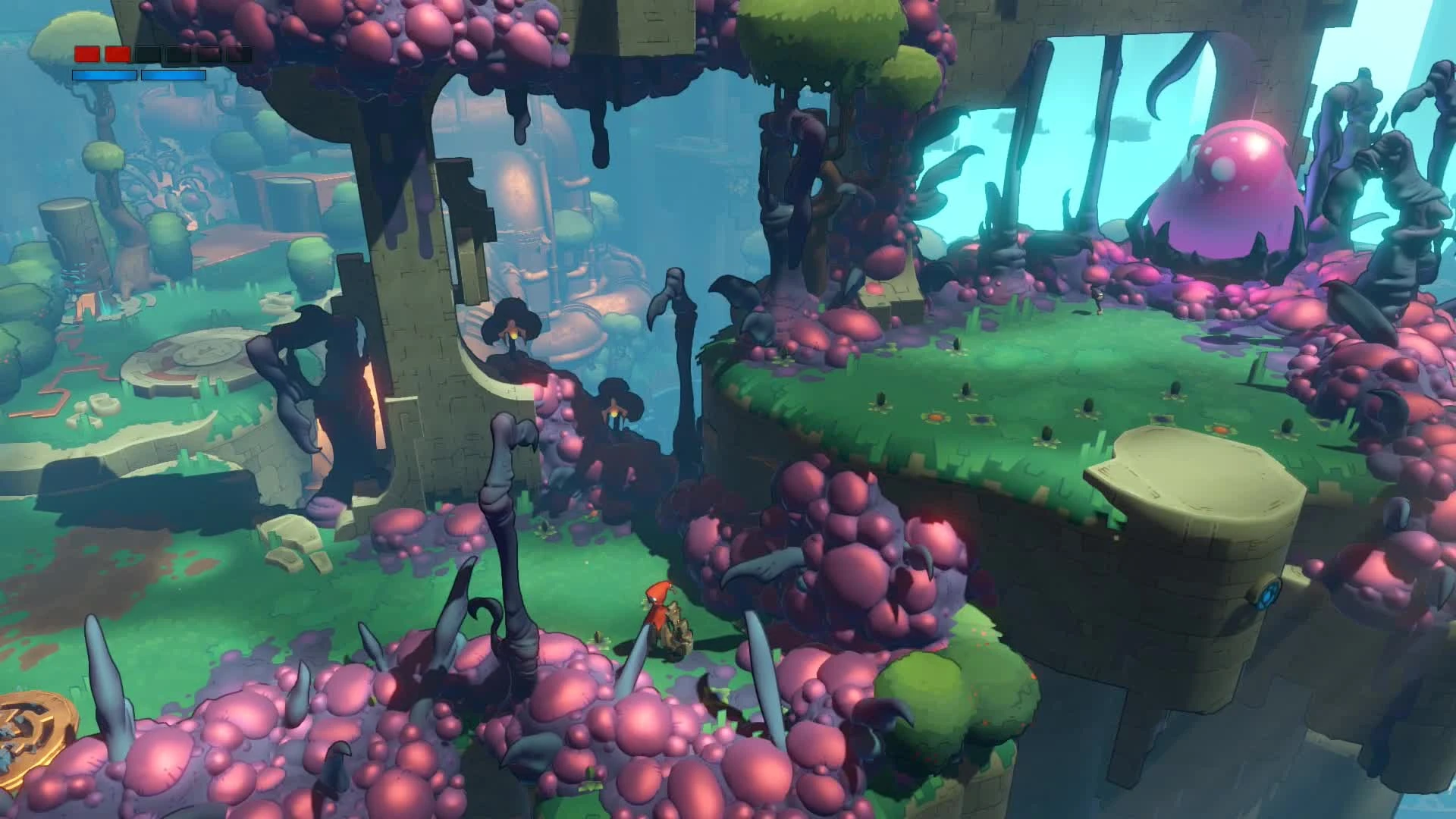This screenshot has width=1456, height=819.
Task: Click the glowing orange lantern flower near the tower
Action: (x=514, y=335)
